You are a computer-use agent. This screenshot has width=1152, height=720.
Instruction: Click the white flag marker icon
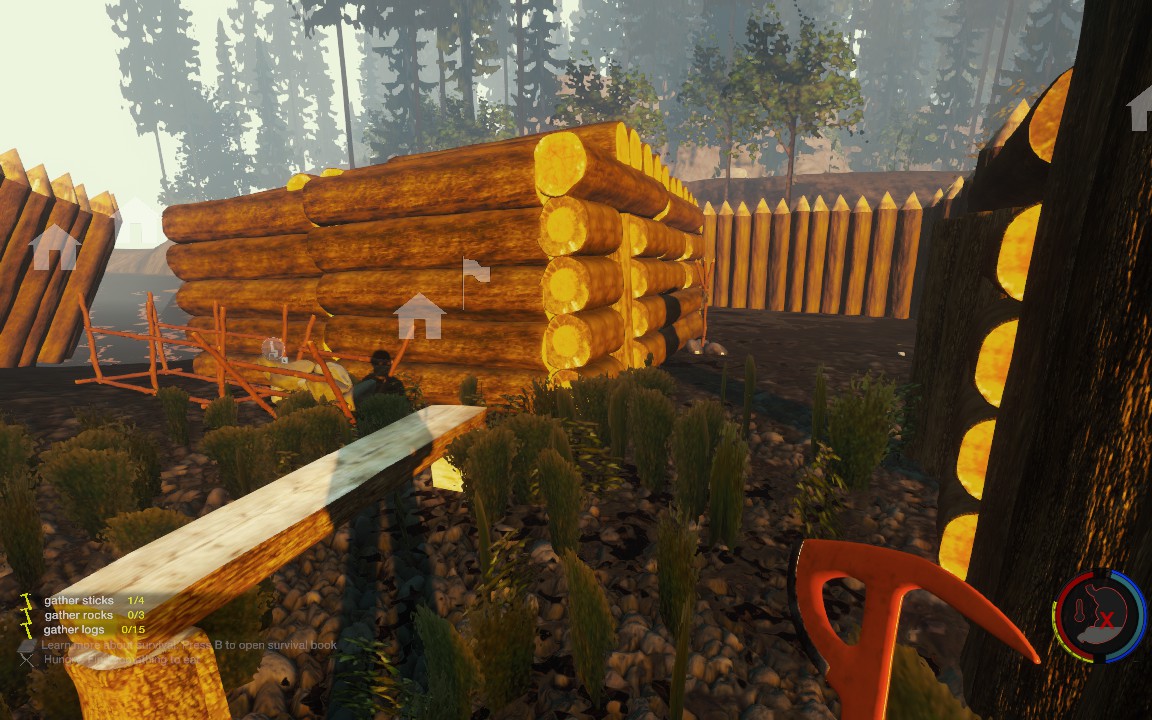473,271
